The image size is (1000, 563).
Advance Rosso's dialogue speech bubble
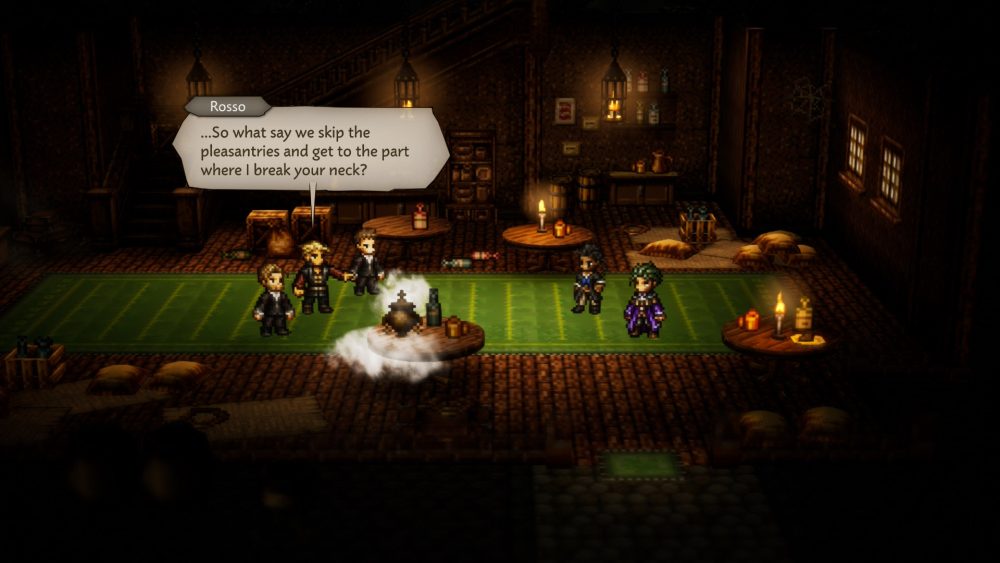(x=310, y=148)
